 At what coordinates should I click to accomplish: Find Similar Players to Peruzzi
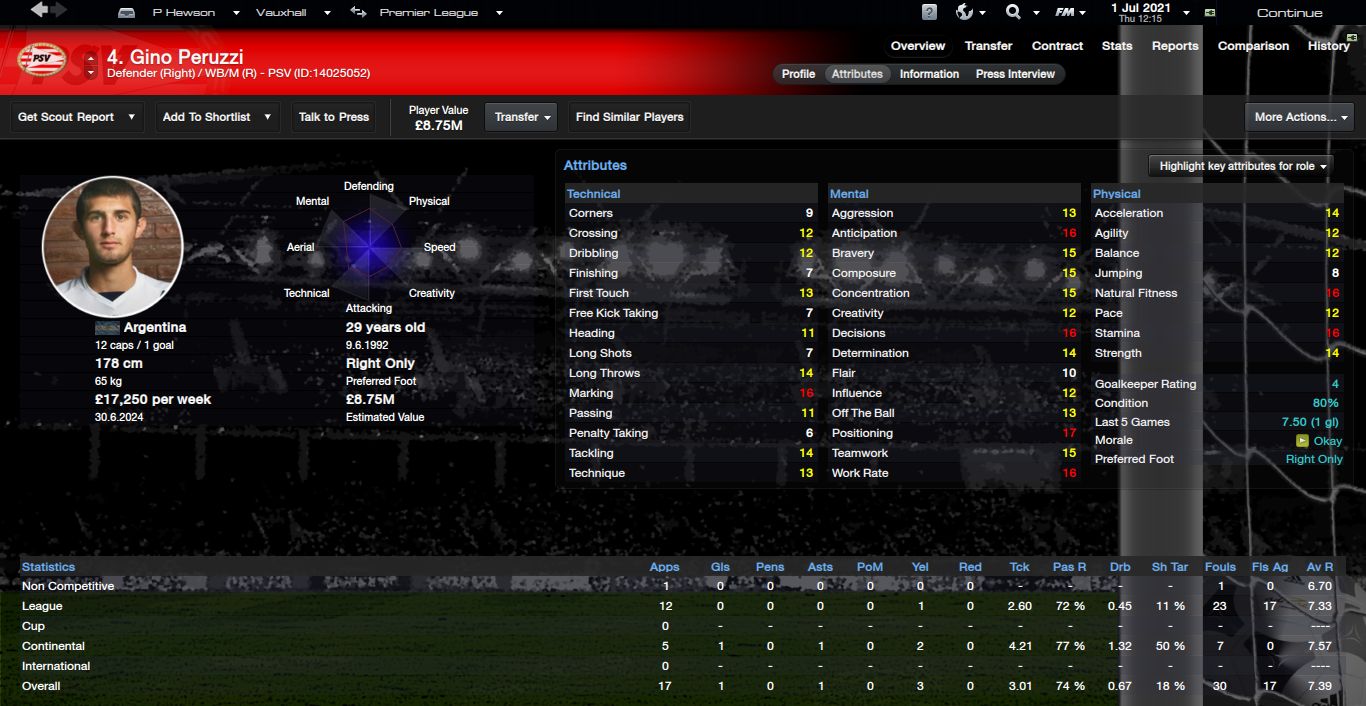tap(629, 117)
